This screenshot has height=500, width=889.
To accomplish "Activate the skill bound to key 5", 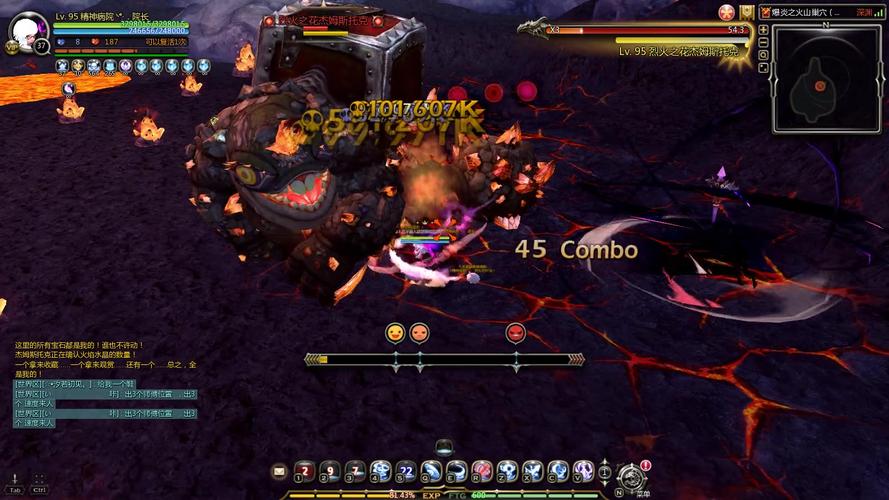I will pyautogui.click(x=406, y=471).
